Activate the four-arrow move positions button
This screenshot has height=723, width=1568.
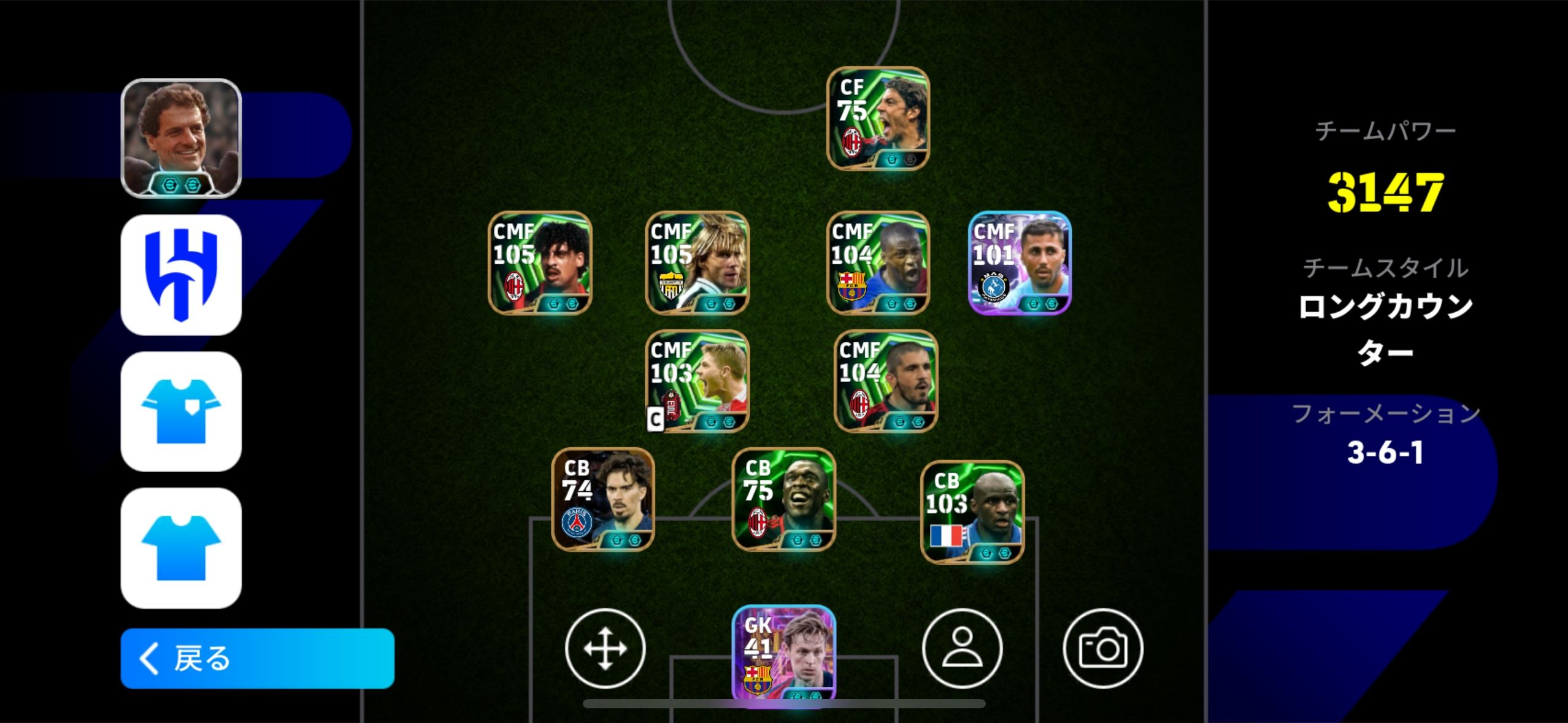[605, 648]
